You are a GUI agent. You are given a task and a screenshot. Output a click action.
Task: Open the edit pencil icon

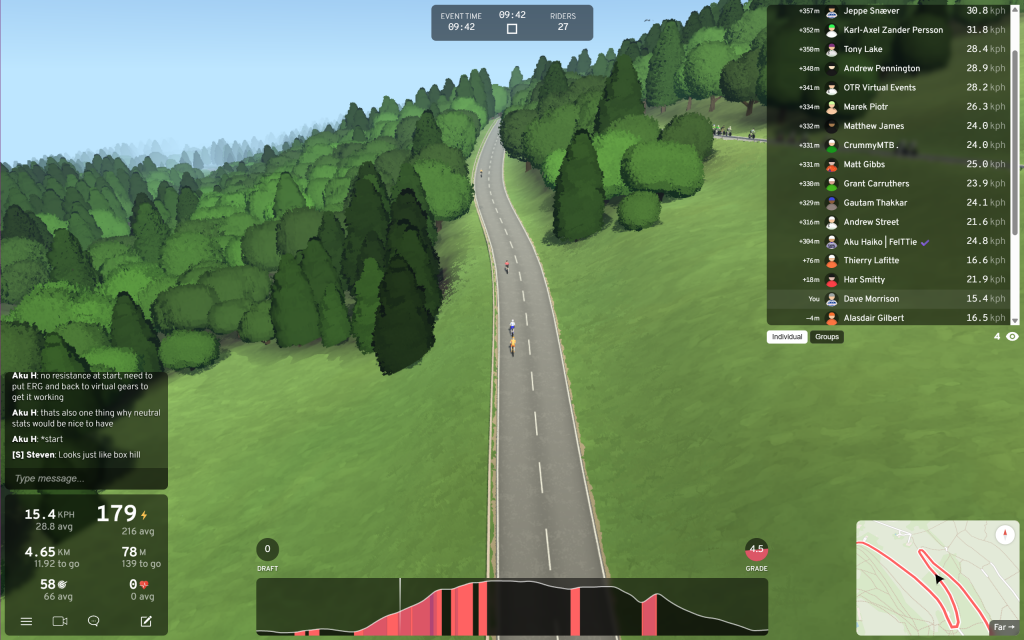(x=146, y=621)
